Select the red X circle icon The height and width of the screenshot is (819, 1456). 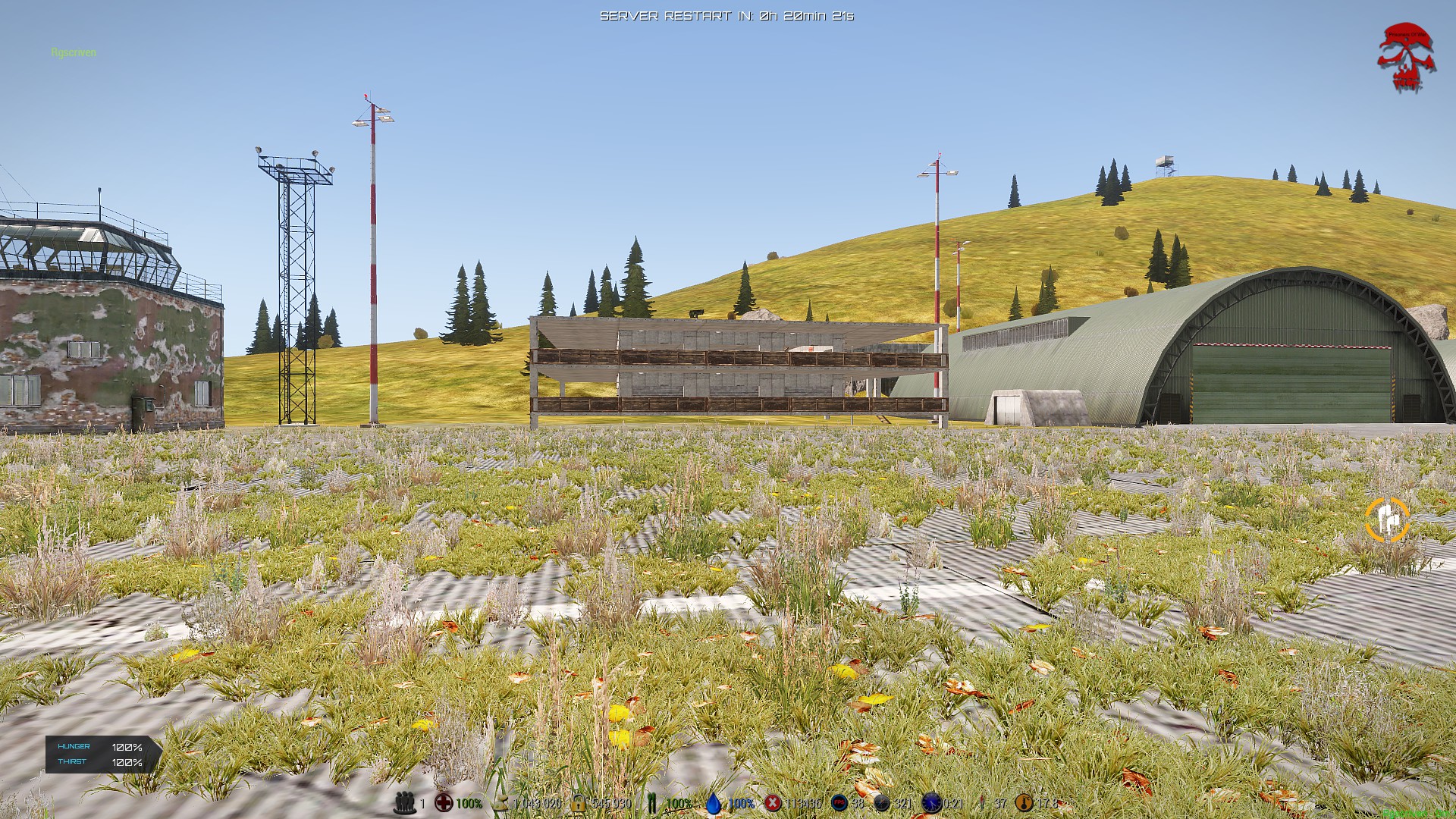773,802
